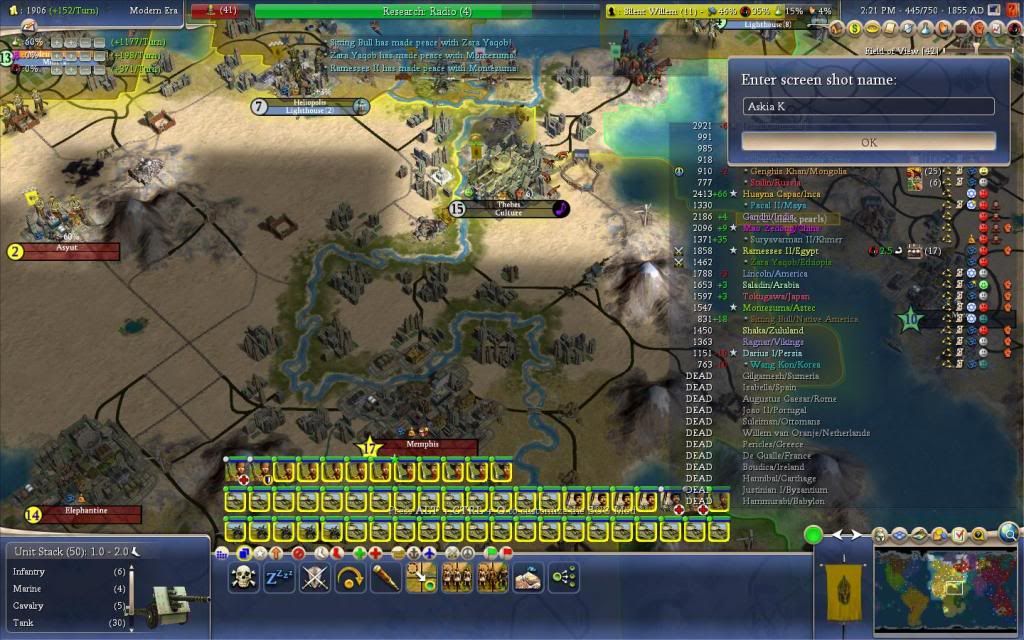Confirm the screen shot name with OK
The image size is (1024, 640).
868,142
